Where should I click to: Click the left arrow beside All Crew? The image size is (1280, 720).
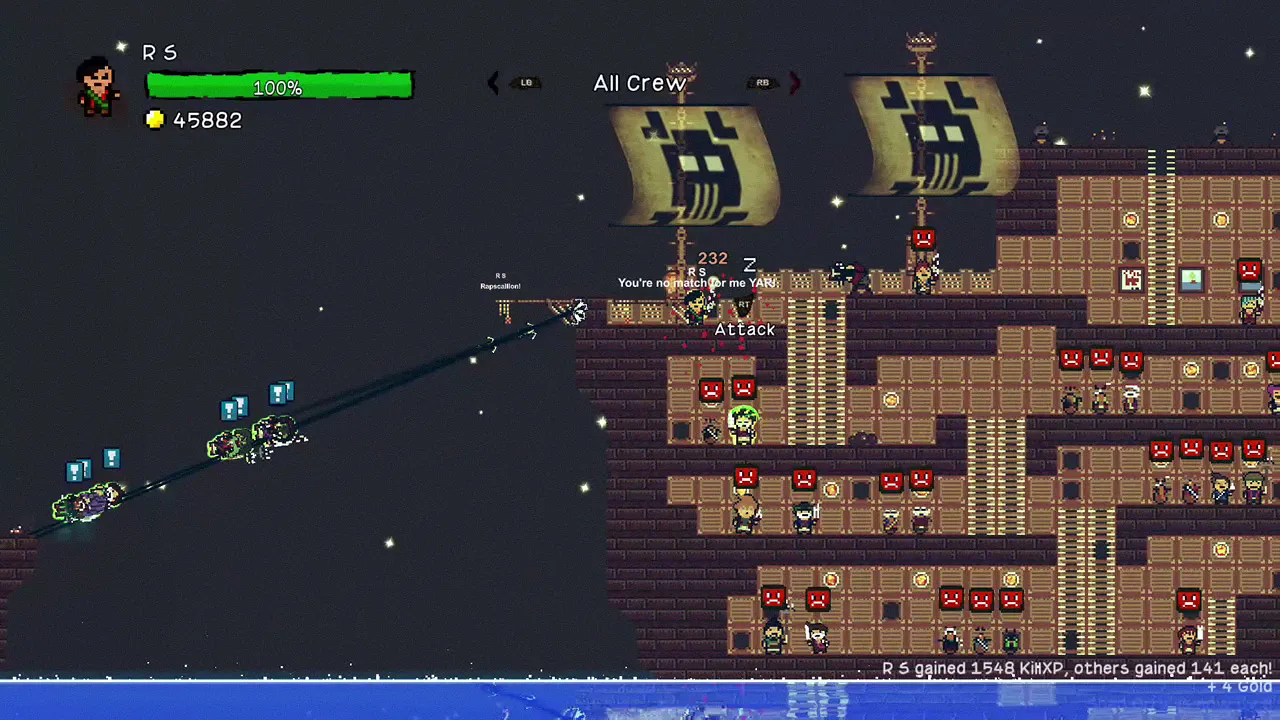(x=493, y=83)
